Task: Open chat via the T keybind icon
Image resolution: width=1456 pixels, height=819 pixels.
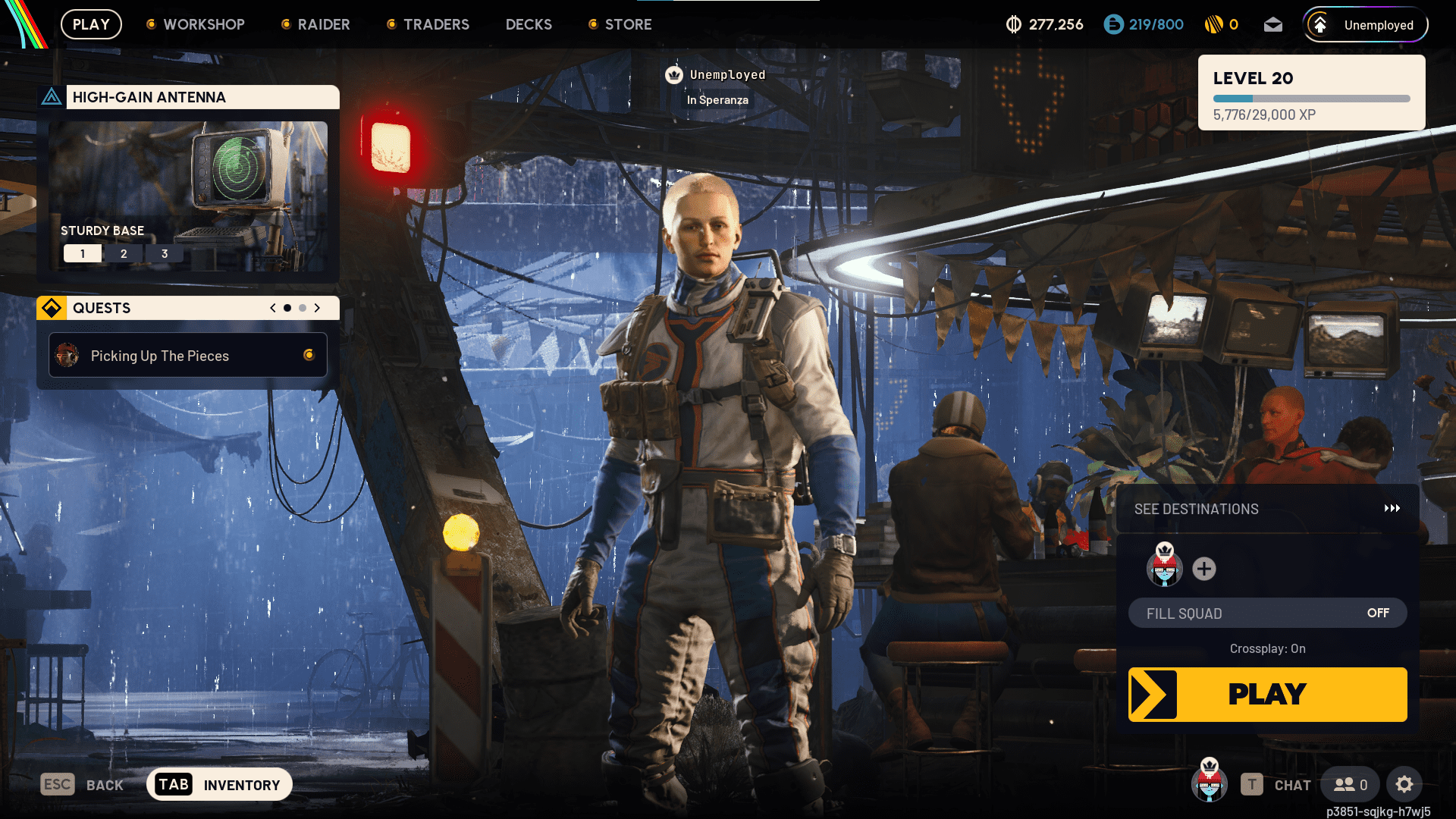Action: pyautogui.click(x=1252, y=785)
